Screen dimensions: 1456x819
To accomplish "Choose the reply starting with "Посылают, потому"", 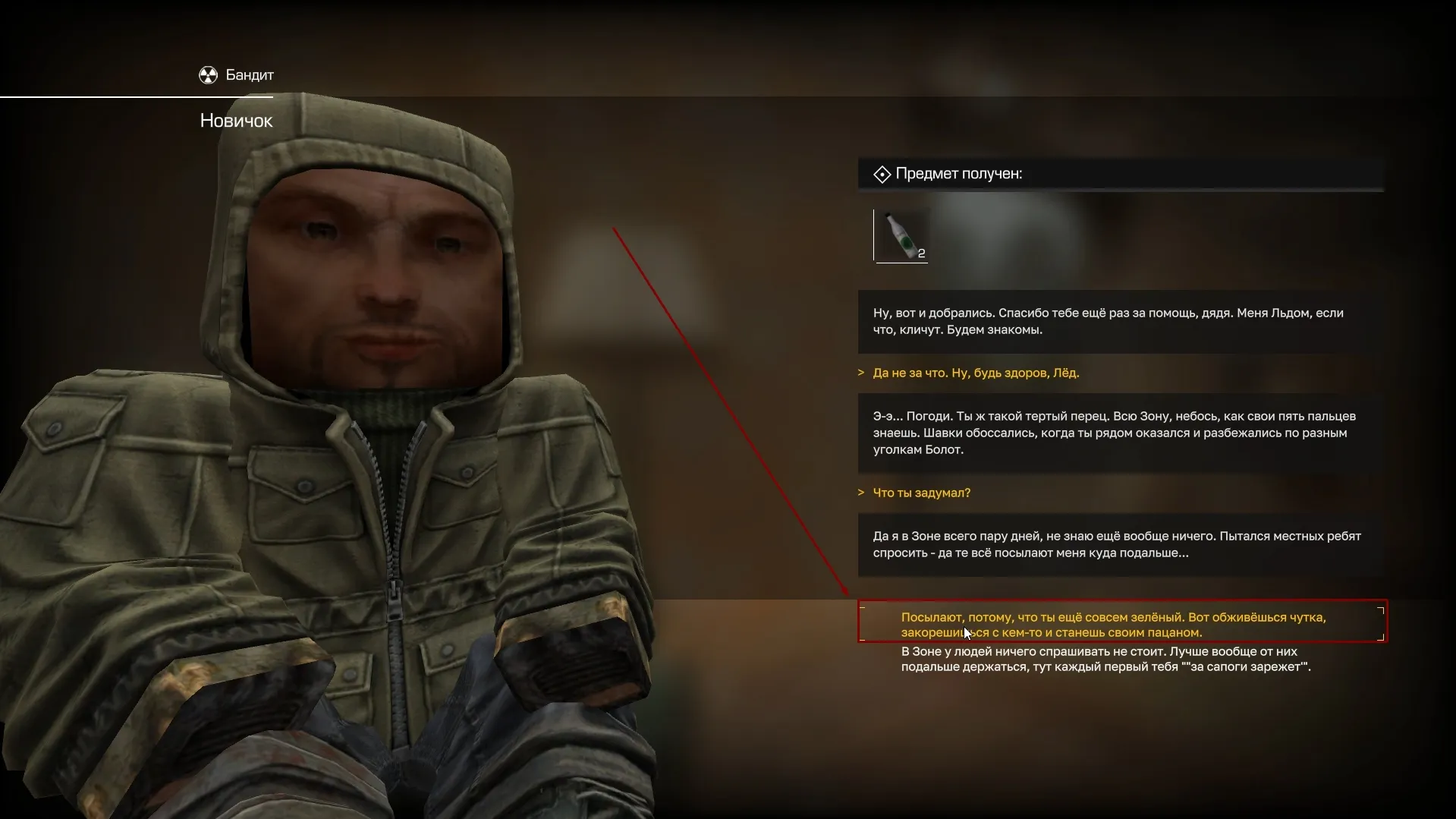I will pos(1112,625).
